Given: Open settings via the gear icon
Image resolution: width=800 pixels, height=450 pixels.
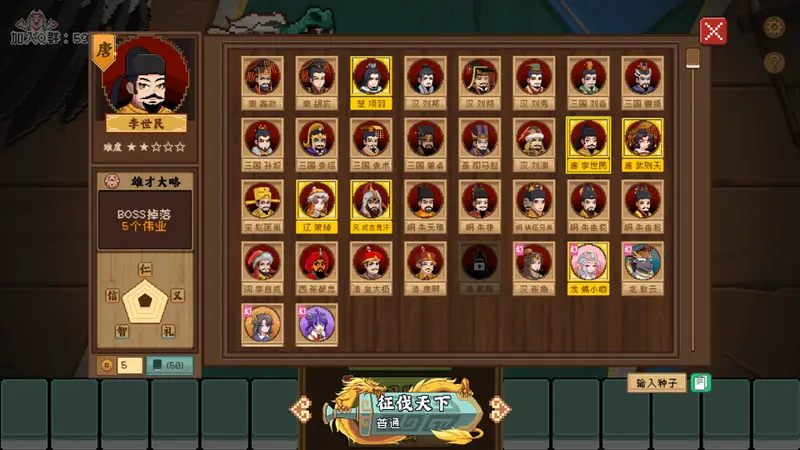Looking at the screenshot, I should pyautogui.click(x=773, y=27).
